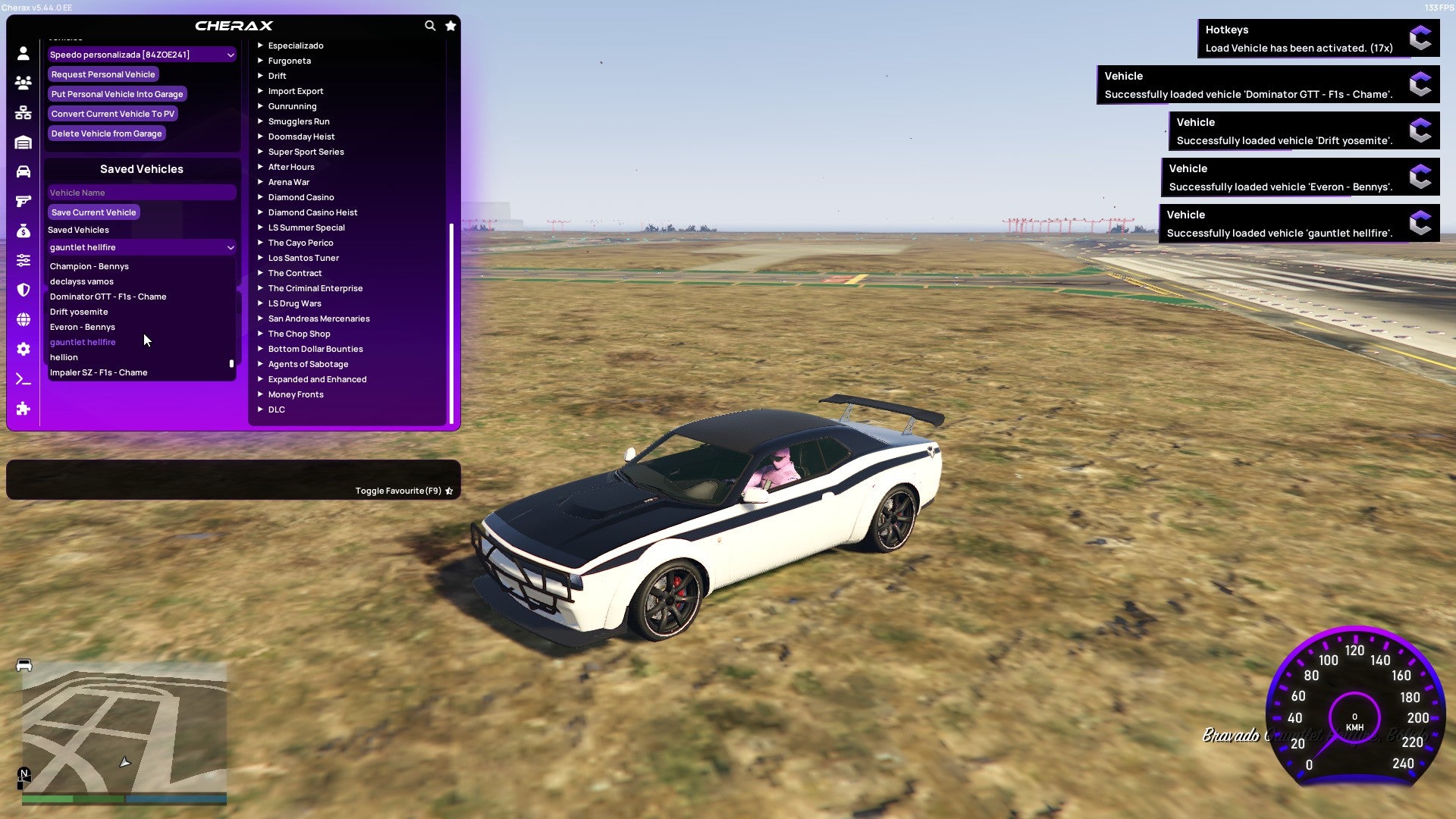The image size is (1456, 819).
Task: Expand the Diamond Casino Heist category
Action: tap(314, 212)
